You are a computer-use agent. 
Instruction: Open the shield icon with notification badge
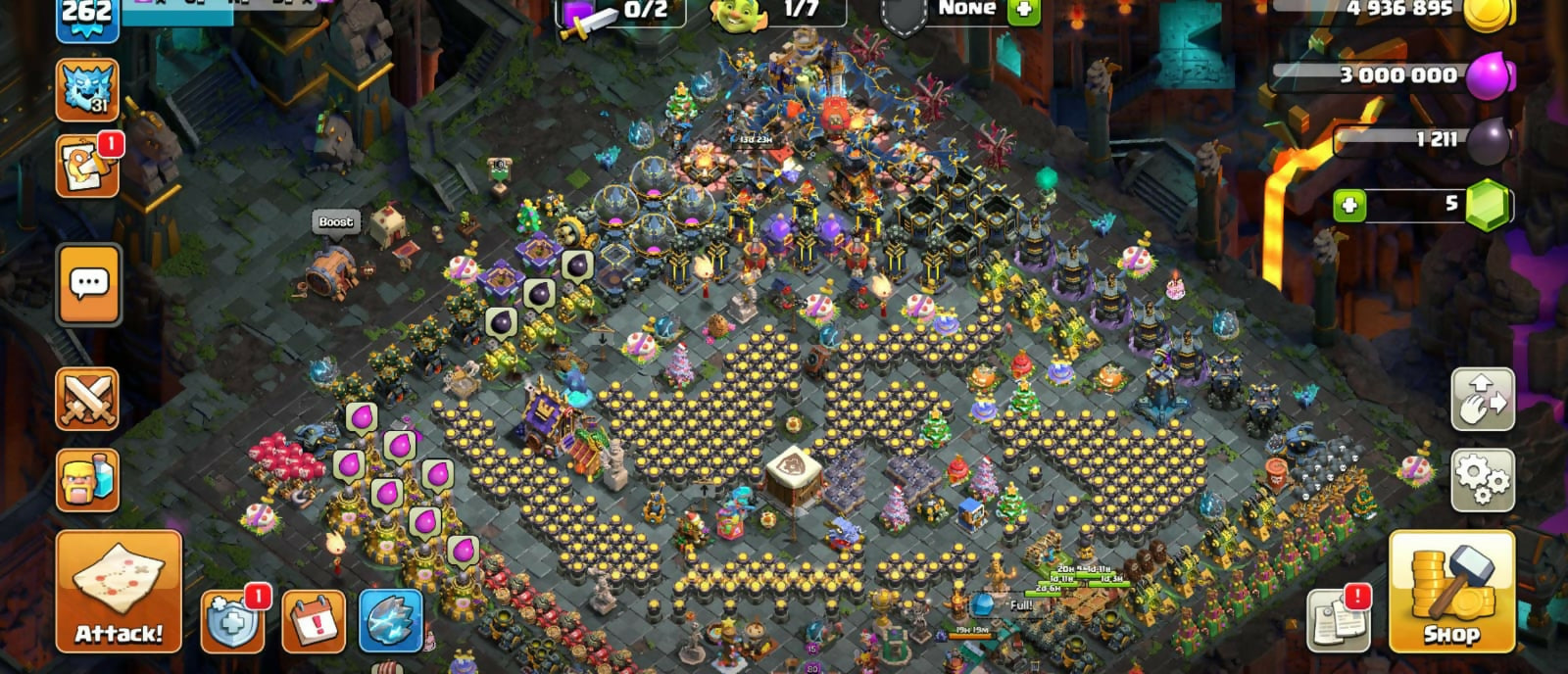232,621
